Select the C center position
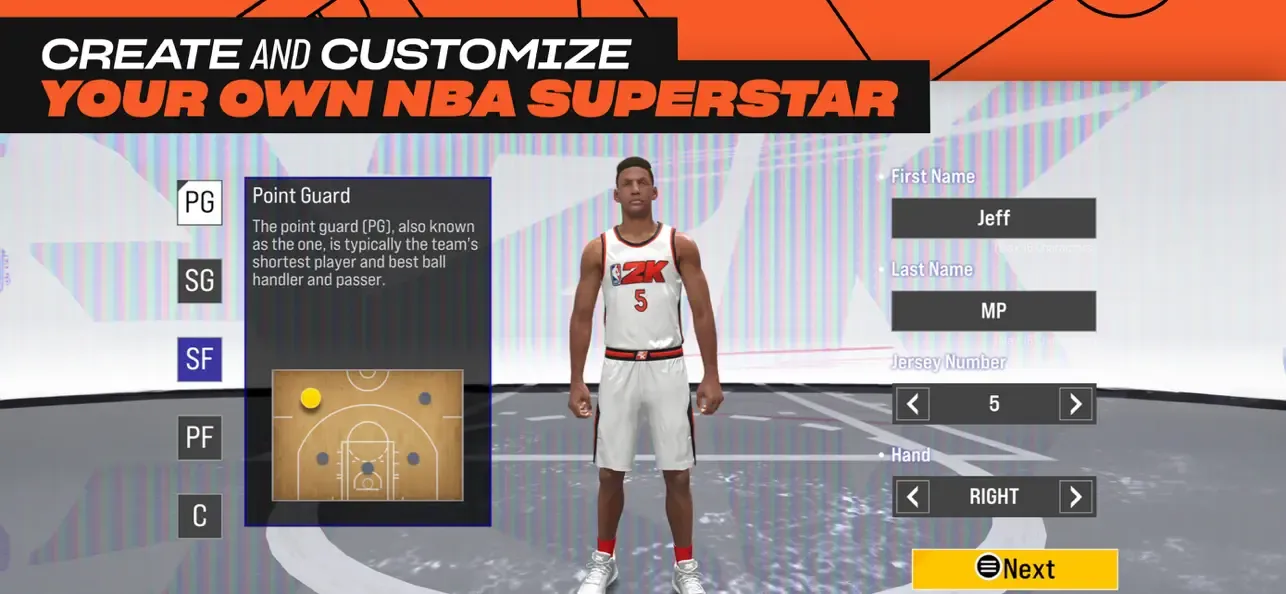The height and width of the screenshot is (594, 1286). click(x=199, y=516)
